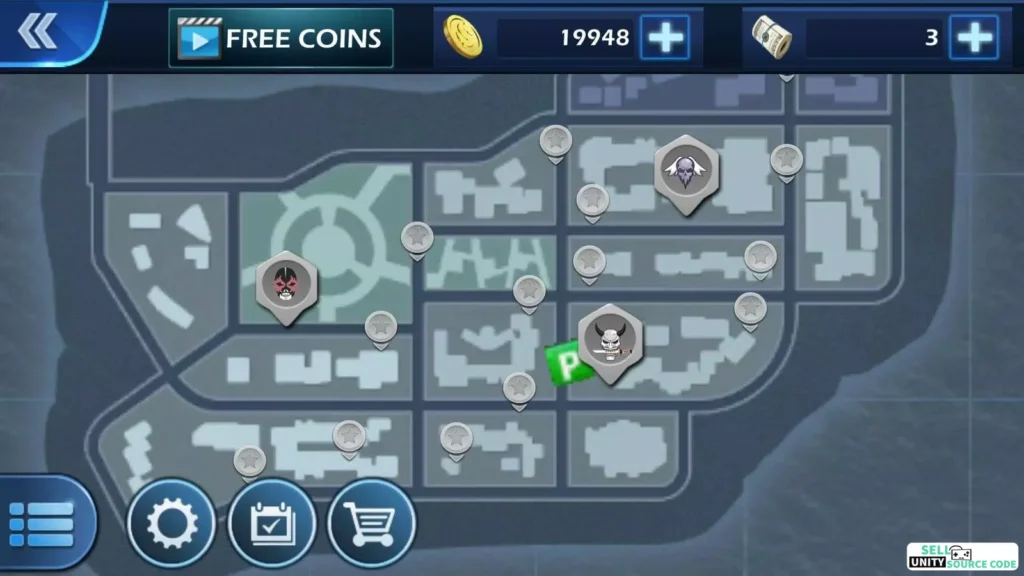Click the Sell Unity Source Code watermark
The height and width of the screenshot is (576, 1024).
(961, 557)
